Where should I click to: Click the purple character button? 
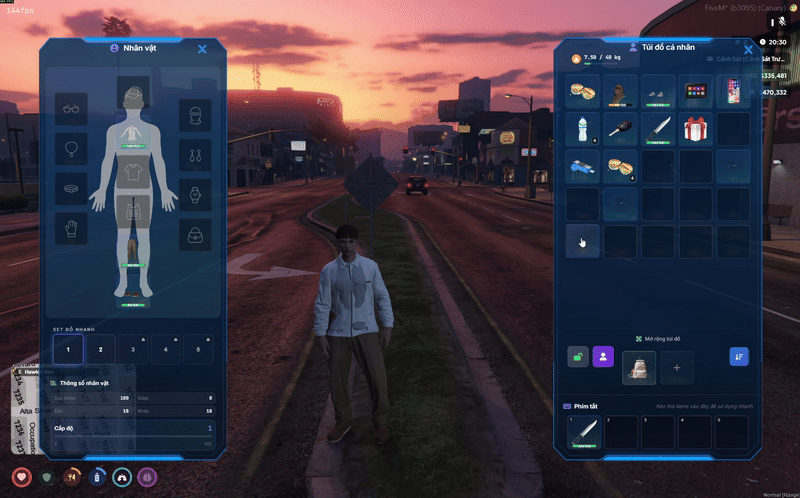tap(603, 356)
